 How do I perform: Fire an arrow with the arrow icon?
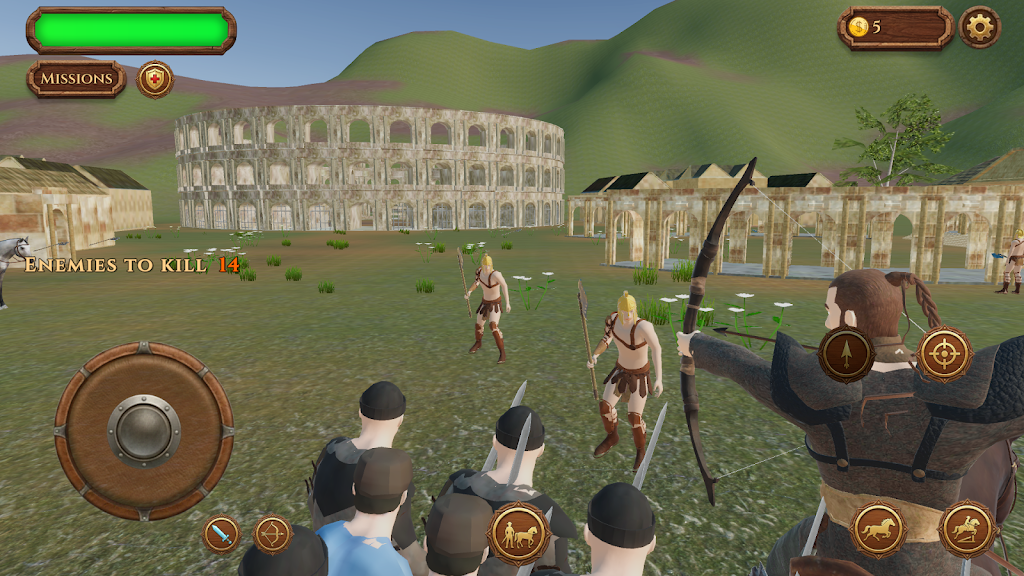(x=847, y=354)
